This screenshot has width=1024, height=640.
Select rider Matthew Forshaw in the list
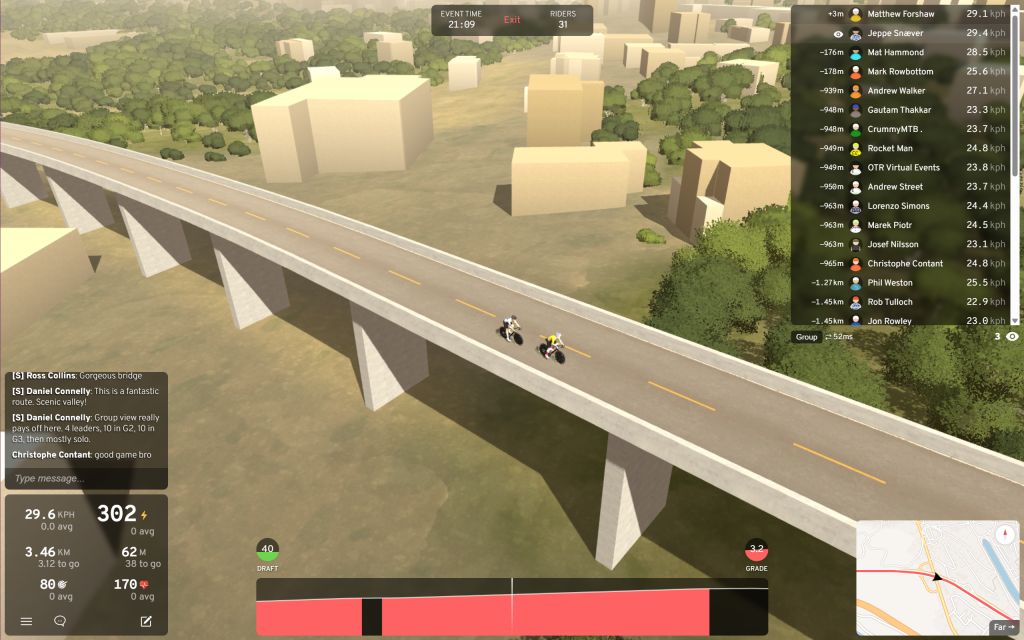pos(900,15)
